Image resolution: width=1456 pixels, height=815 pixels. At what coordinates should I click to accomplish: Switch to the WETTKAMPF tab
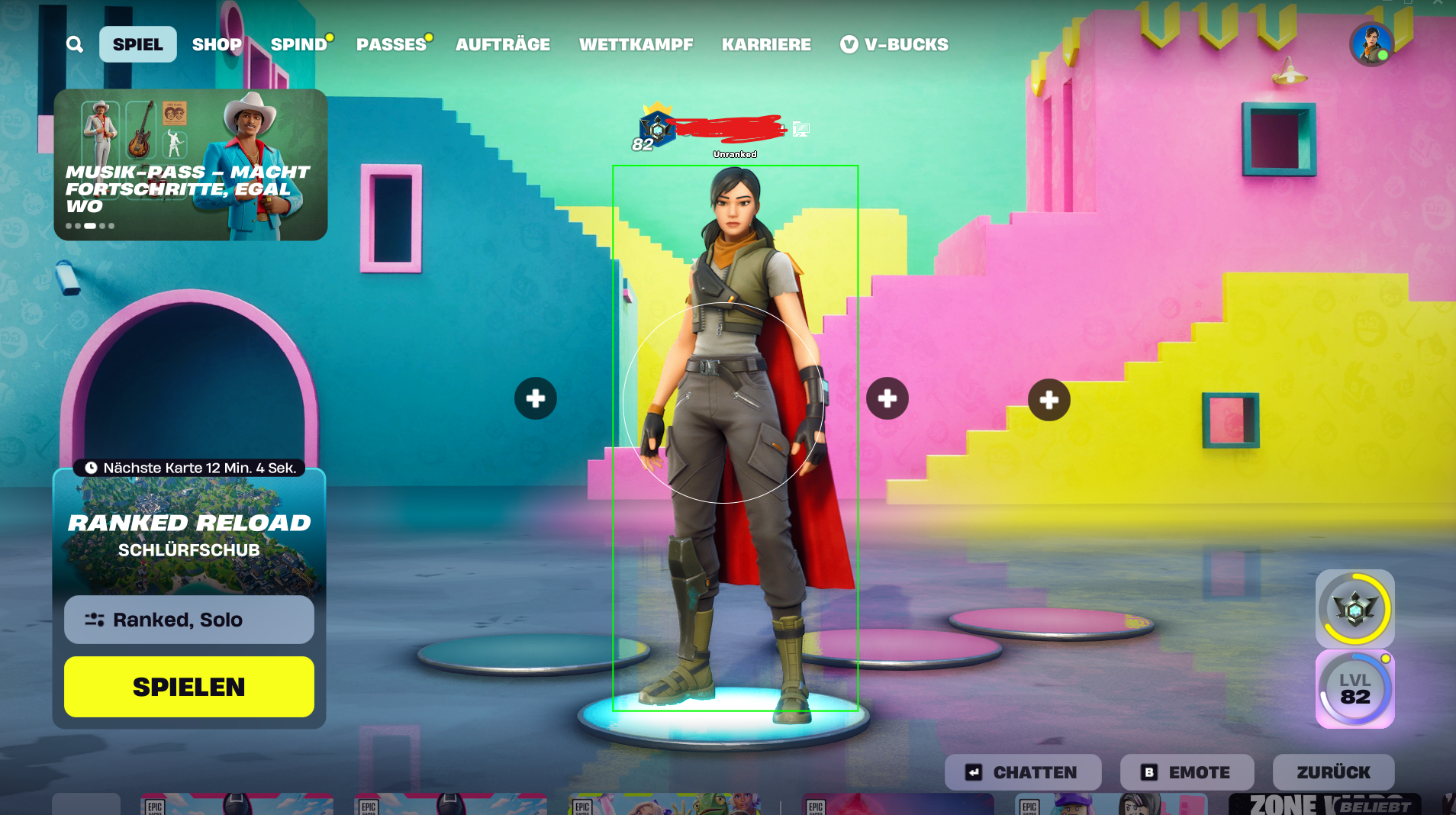[636, 44]
